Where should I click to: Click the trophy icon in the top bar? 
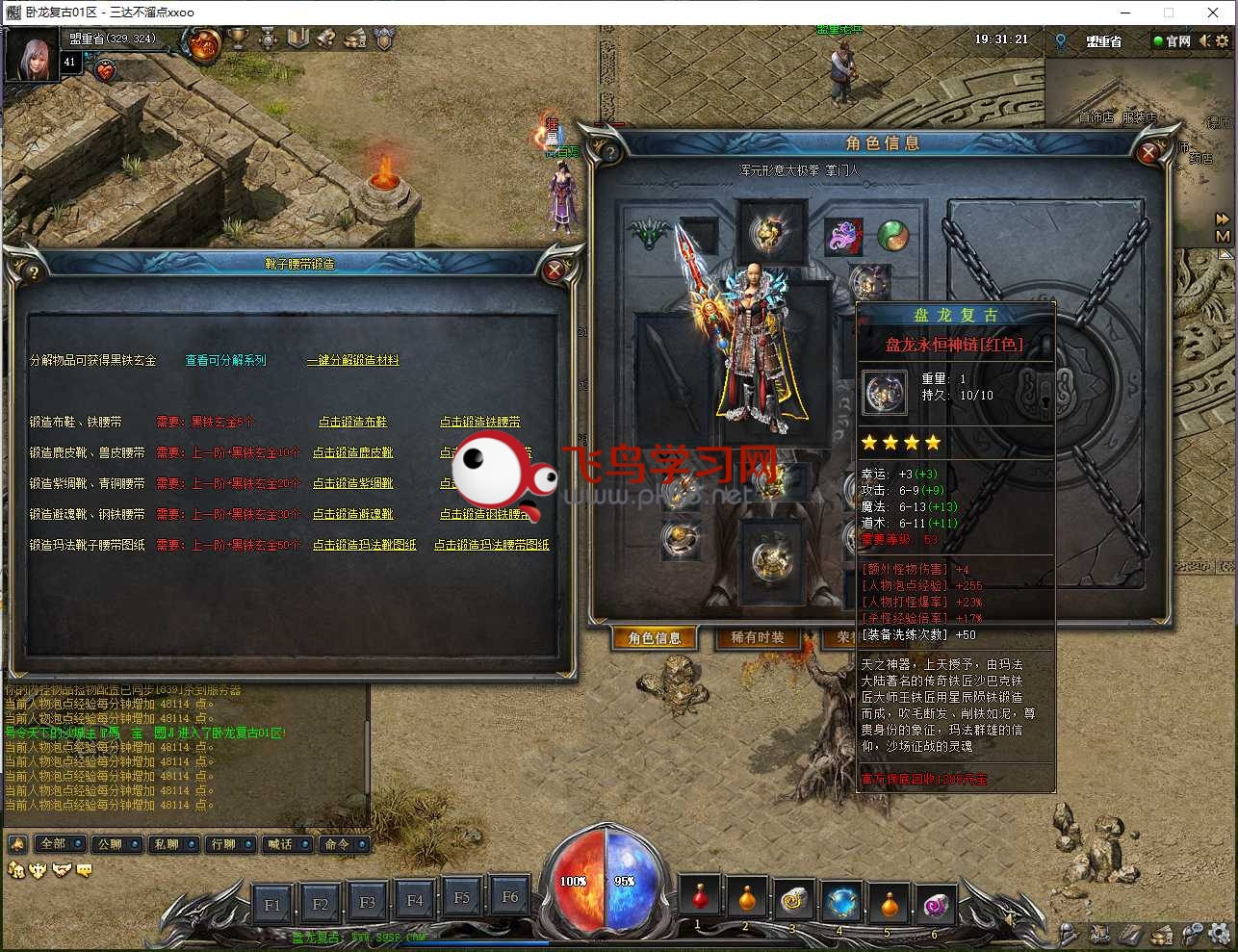click(x=236, y=40)
